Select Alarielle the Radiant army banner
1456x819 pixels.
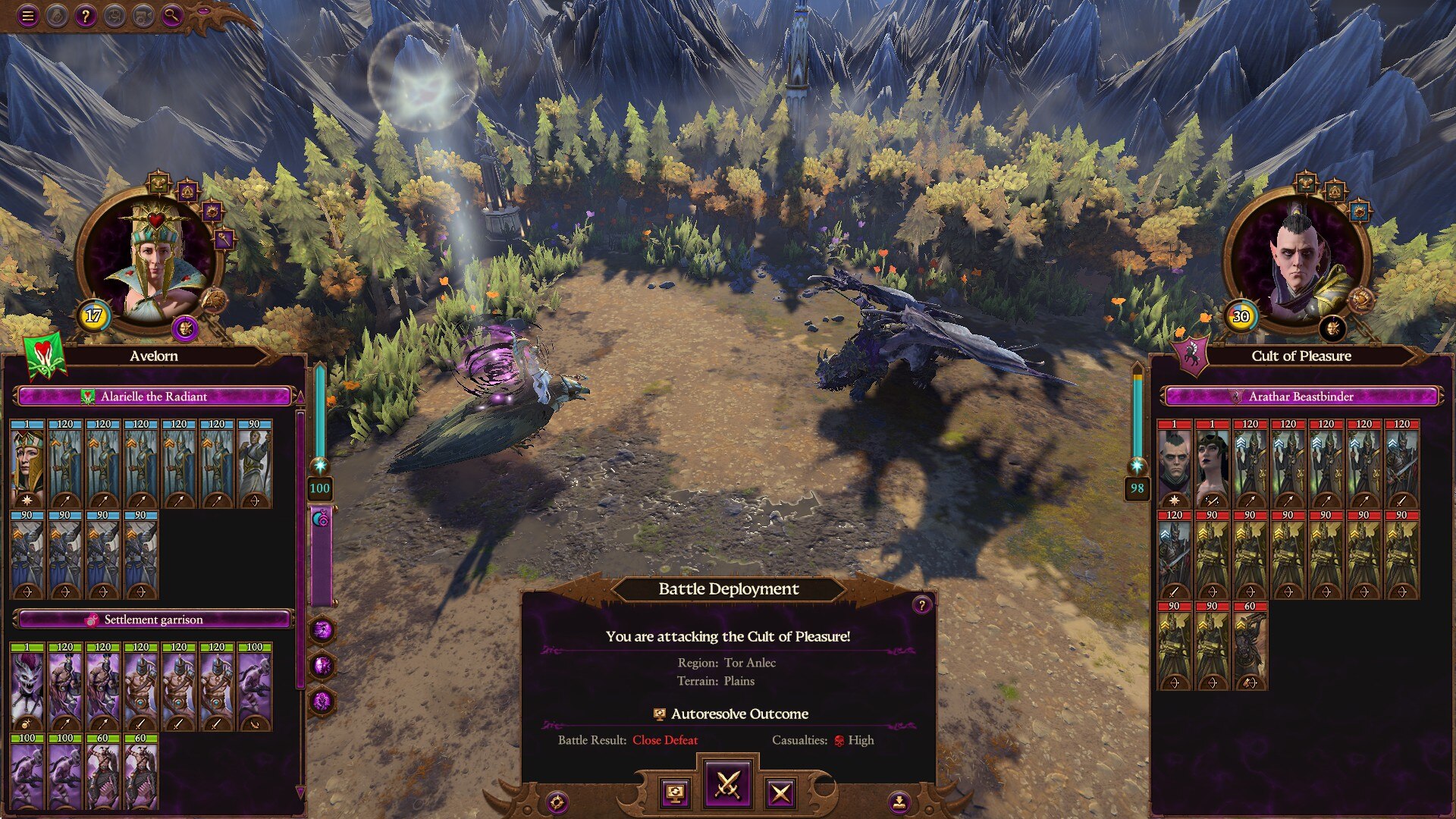click(x=154, y=397)
